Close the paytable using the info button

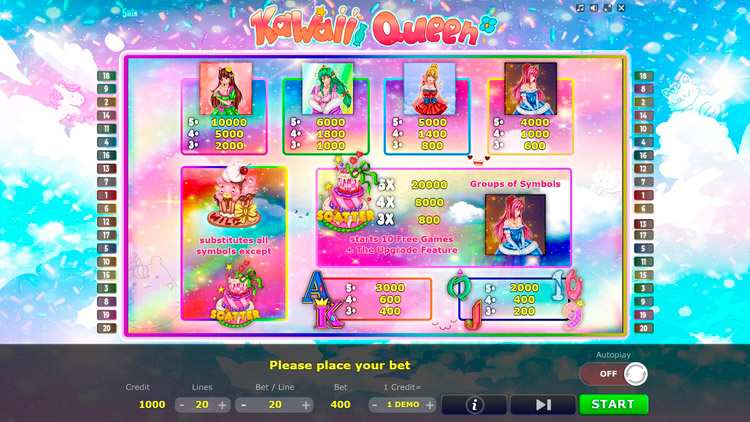474,405
